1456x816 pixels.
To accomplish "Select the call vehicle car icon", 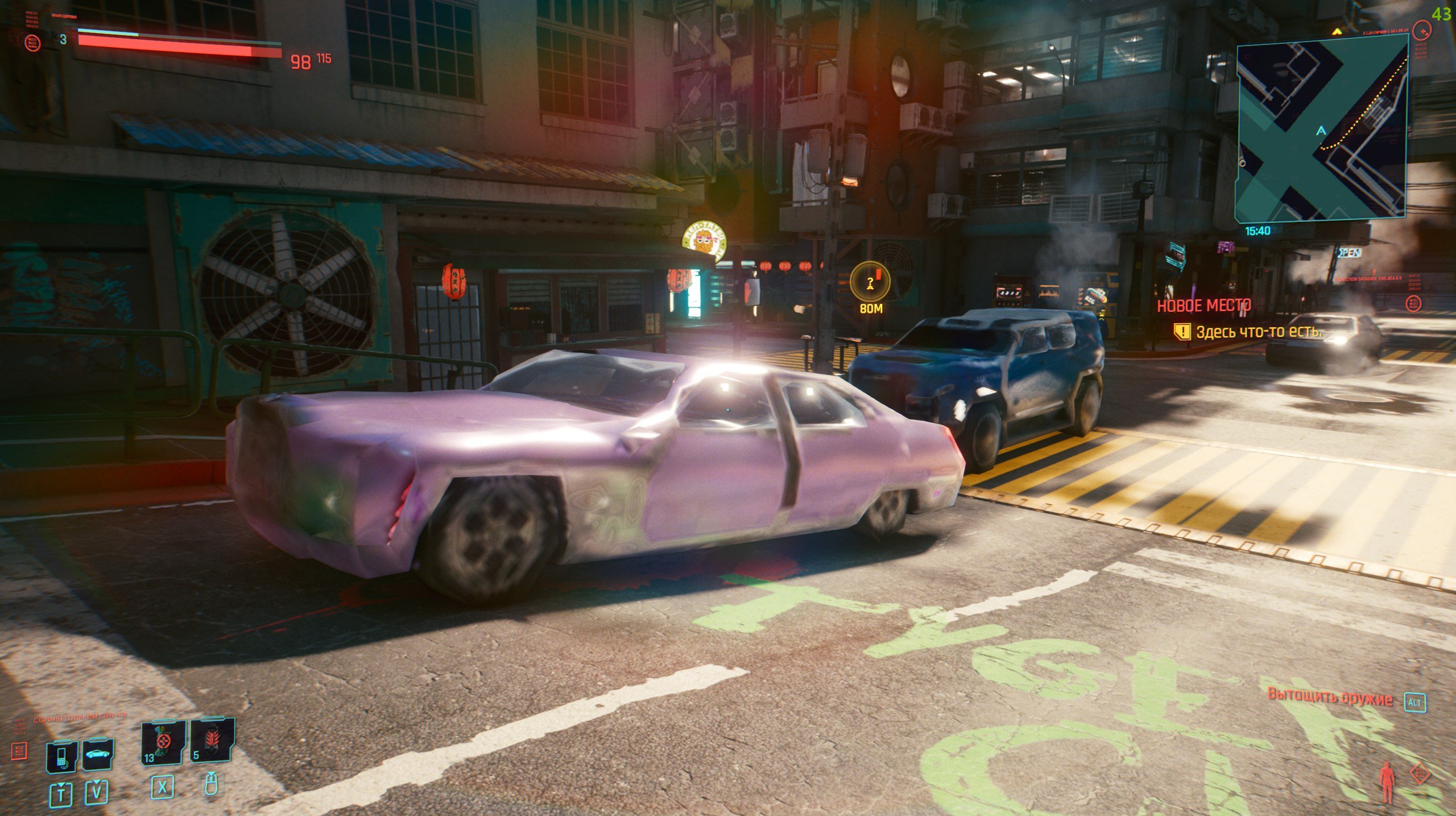I will [98, 755].
